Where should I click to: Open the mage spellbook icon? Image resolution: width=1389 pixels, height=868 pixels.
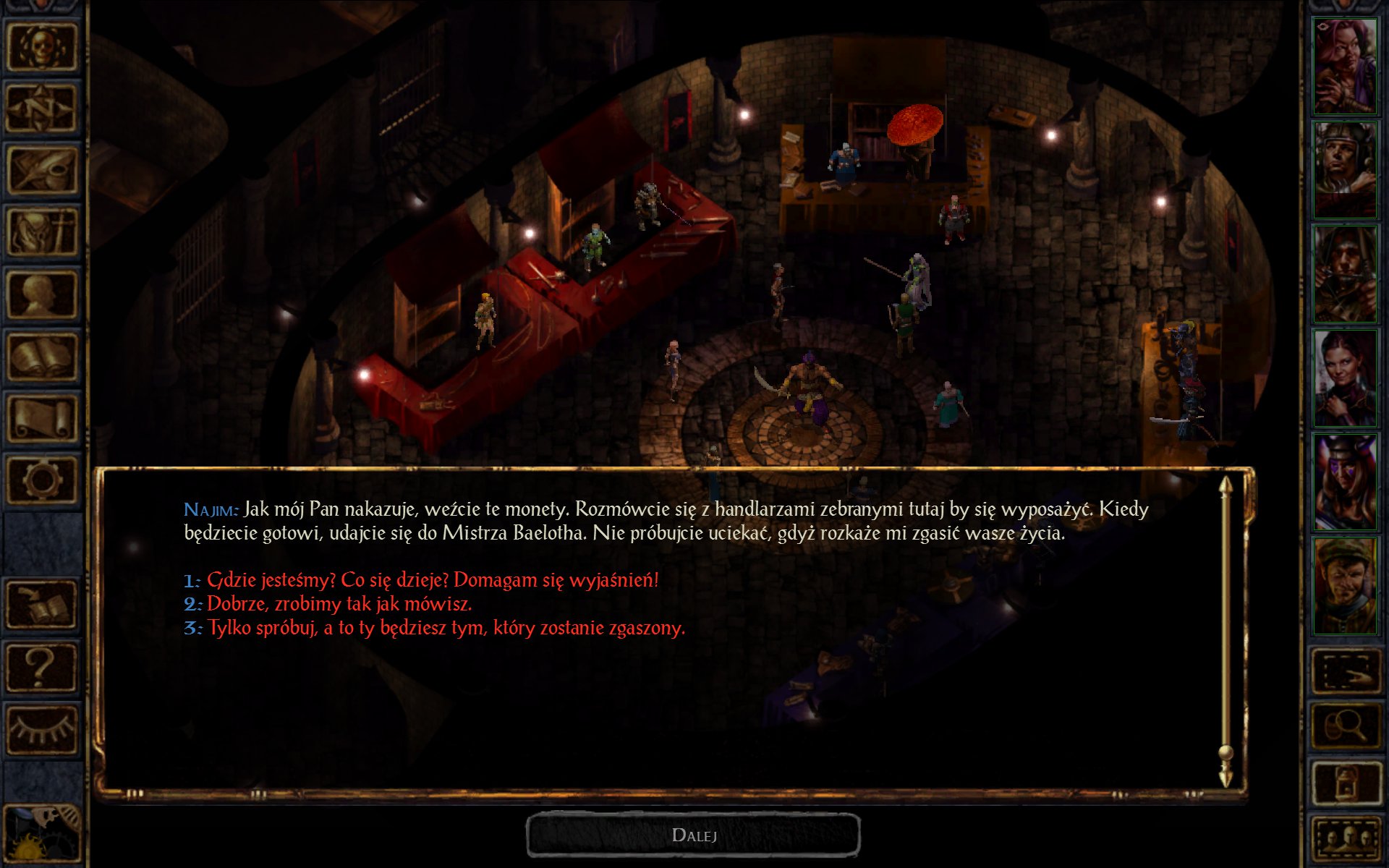click(41, 357)
